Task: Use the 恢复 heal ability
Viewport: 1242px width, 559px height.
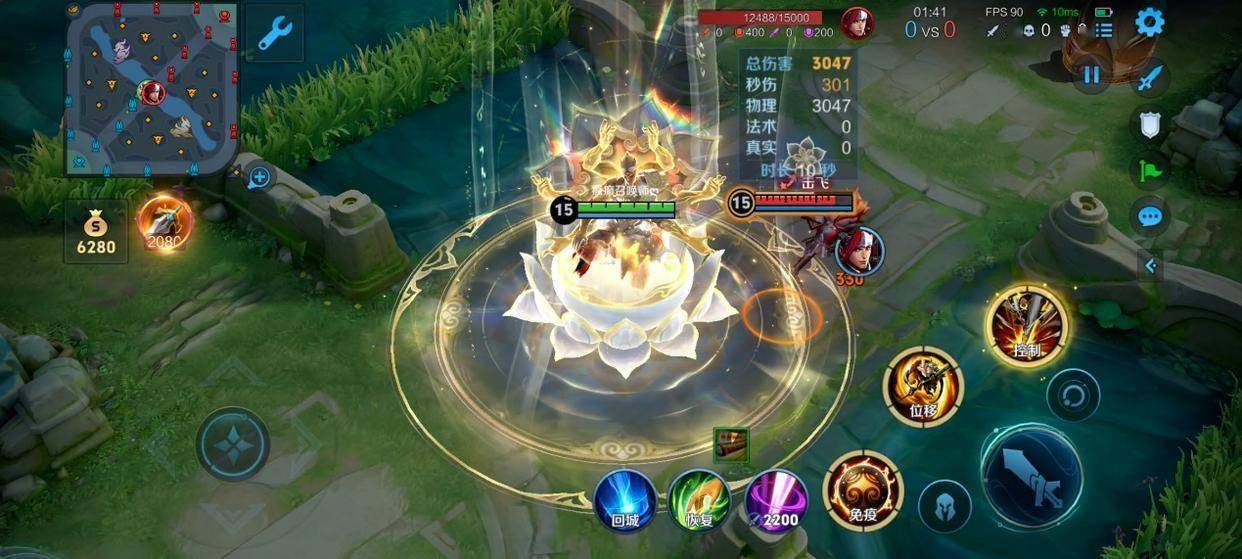Action: 699,499
